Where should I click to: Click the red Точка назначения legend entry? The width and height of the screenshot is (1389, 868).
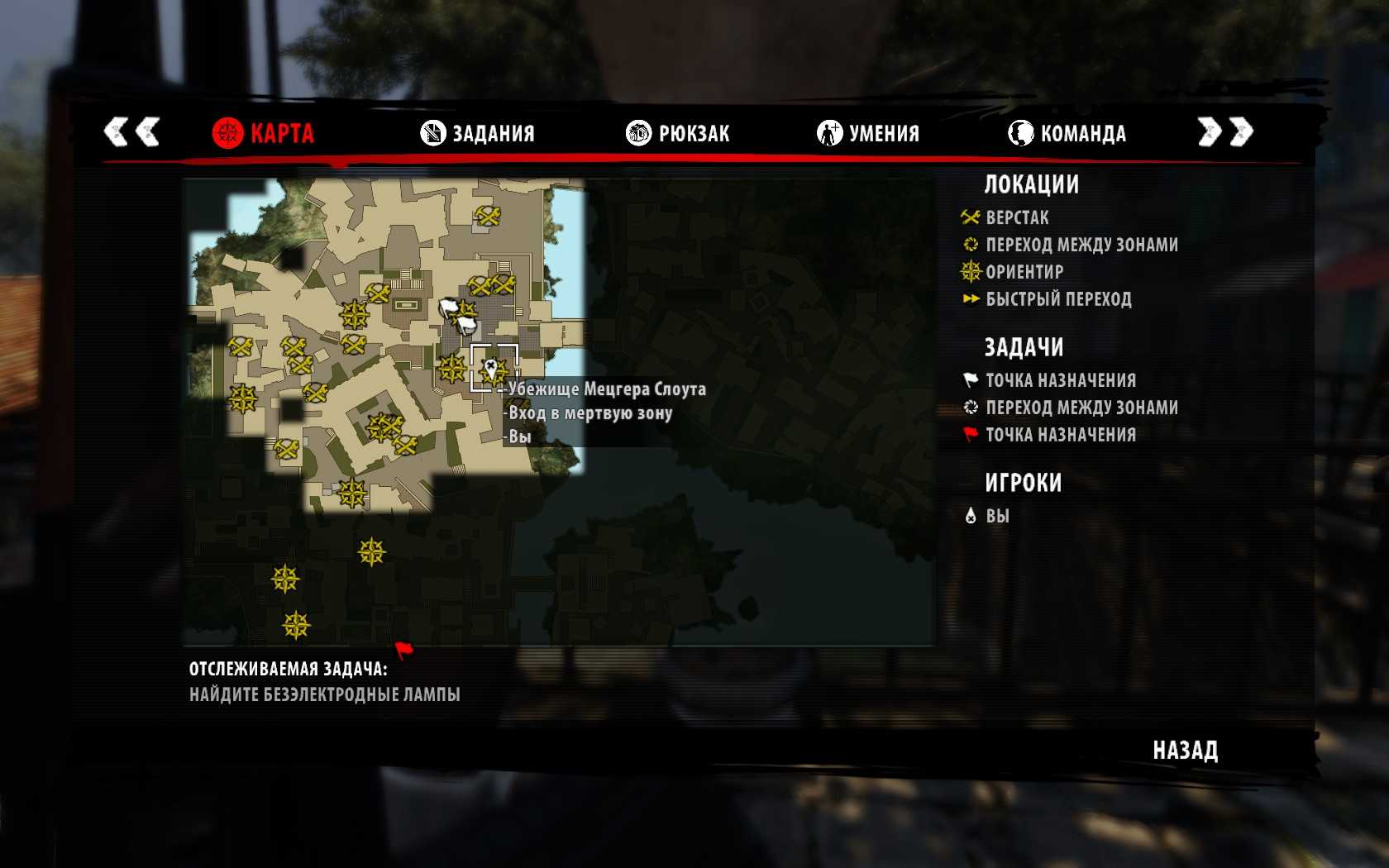coord(1060,435)
